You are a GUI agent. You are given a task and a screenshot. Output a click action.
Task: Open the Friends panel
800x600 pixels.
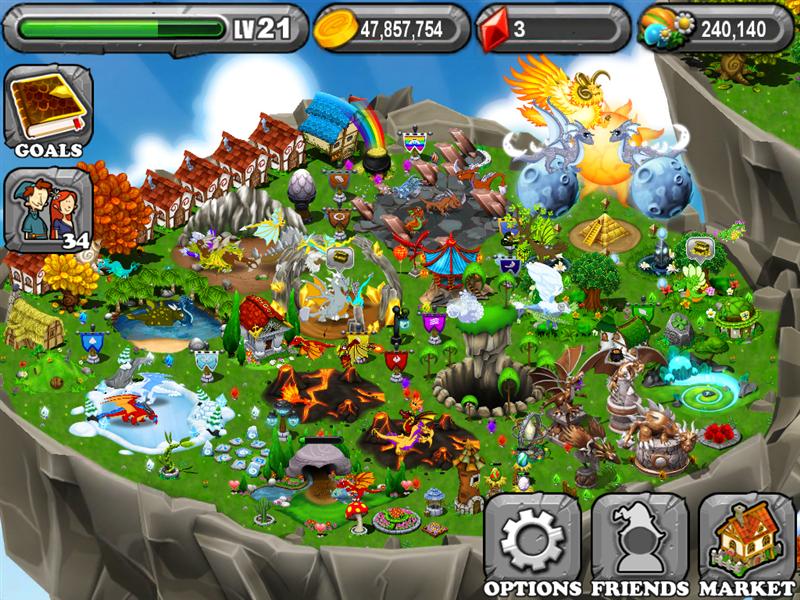[640, 540]
